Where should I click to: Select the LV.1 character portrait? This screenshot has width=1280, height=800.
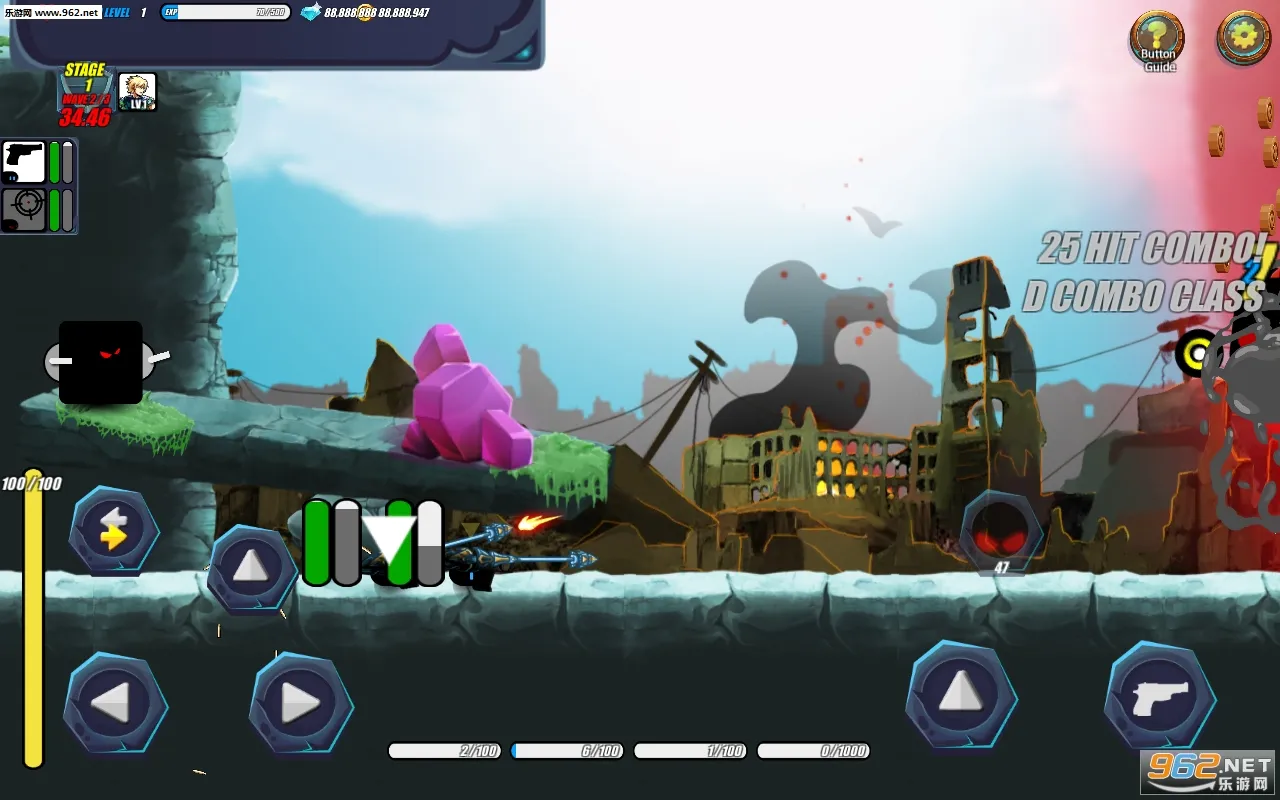[138, 91]
